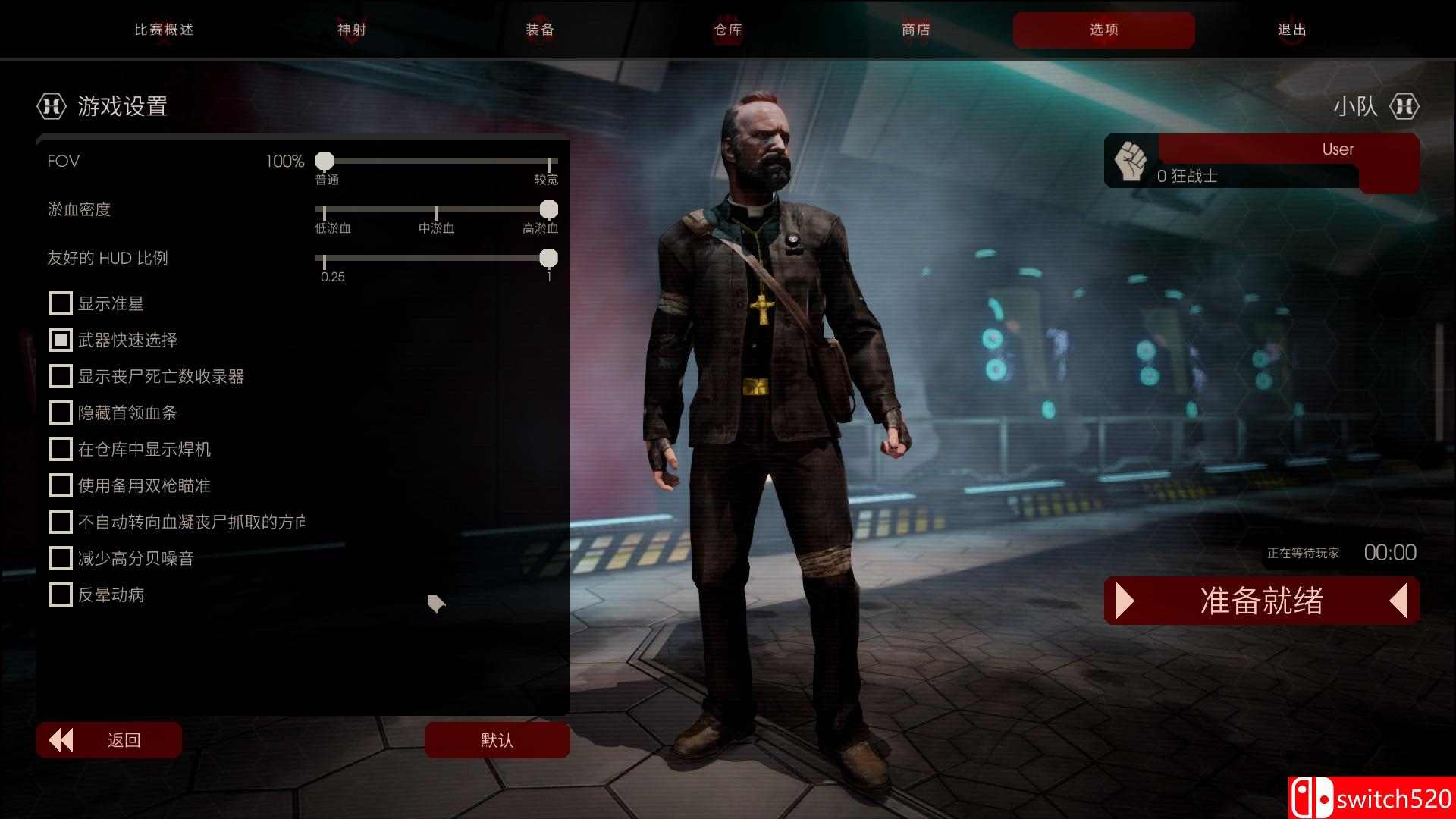Go to the 仓库 tab
The image size is (1456, 819).
point(728,30)
